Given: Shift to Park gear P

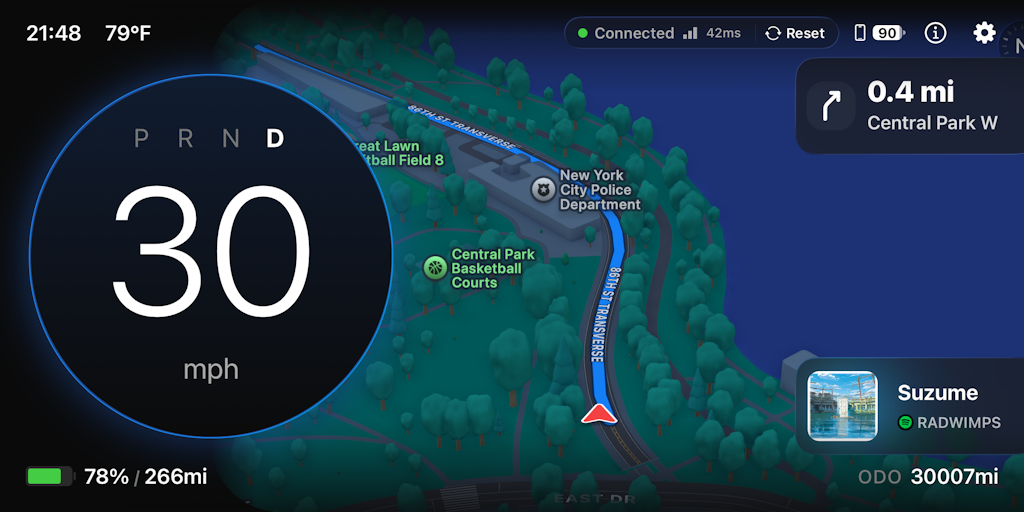Looking at the screenshot, I should (141, 139).
